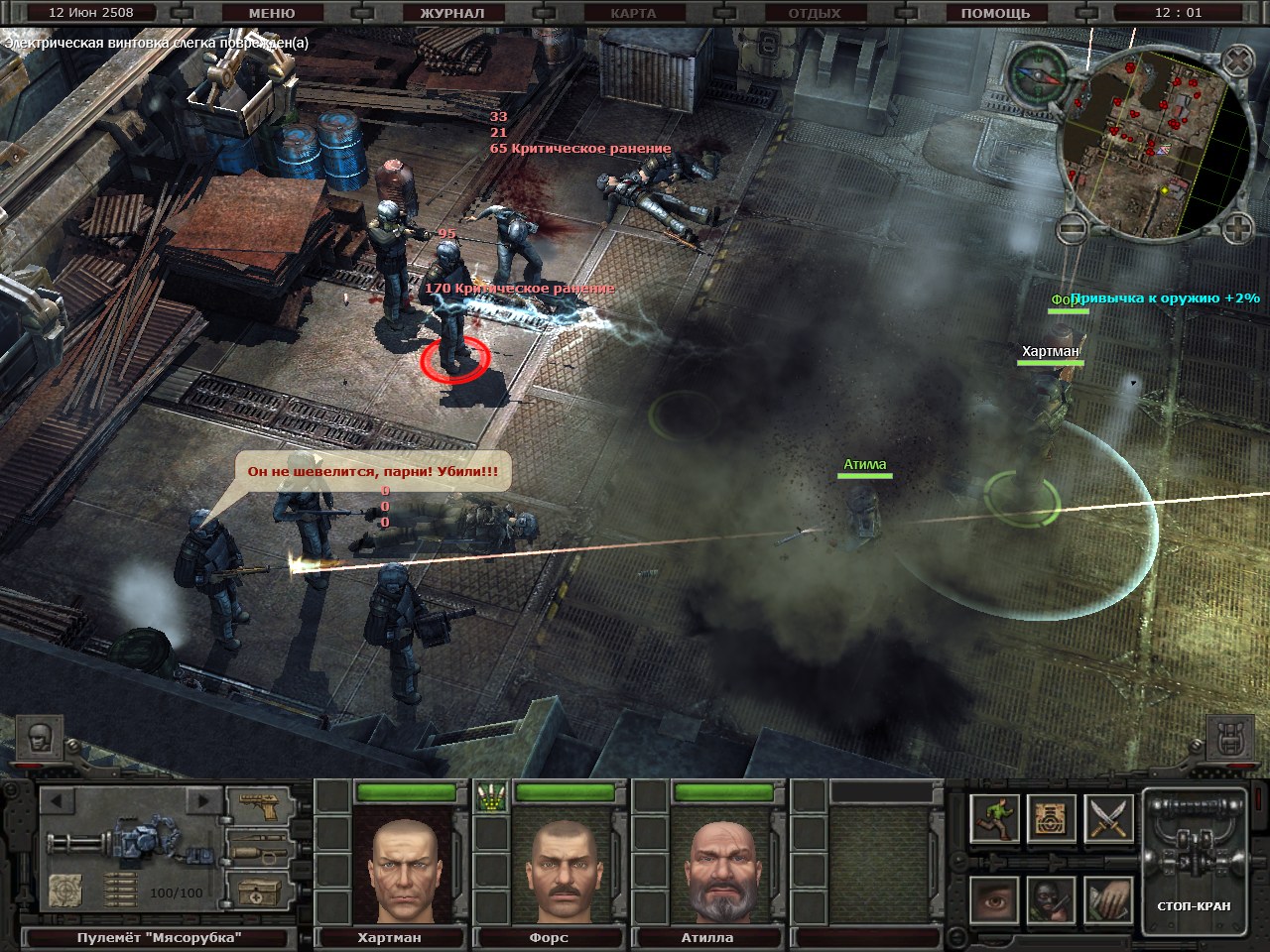The width and height of the screenshot is (1270, 952).
Task: Toggle the target-shaped fire mode icon
Action: 1051,819
